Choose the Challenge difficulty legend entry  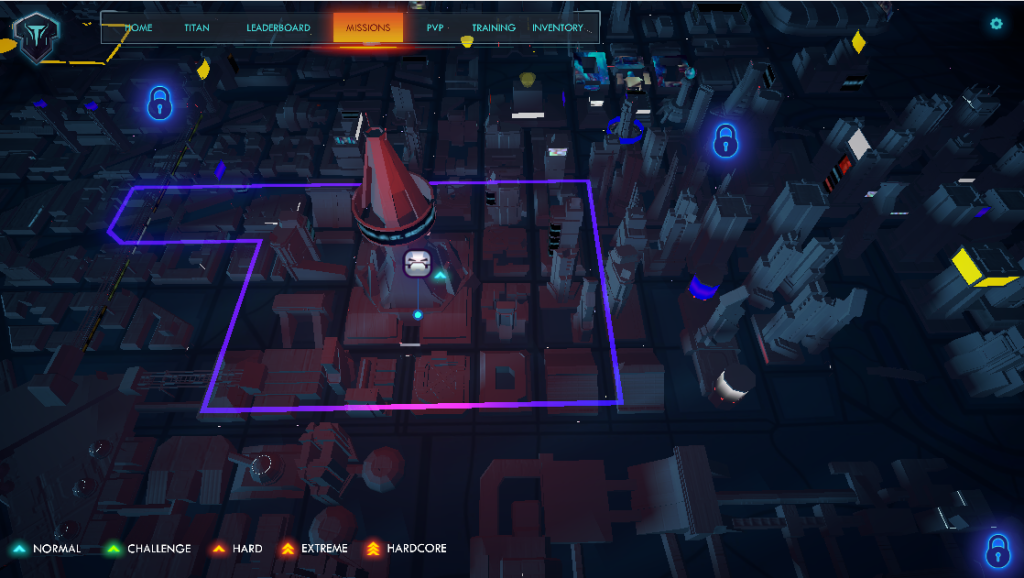pyautogui.click(x=148, y=548)
